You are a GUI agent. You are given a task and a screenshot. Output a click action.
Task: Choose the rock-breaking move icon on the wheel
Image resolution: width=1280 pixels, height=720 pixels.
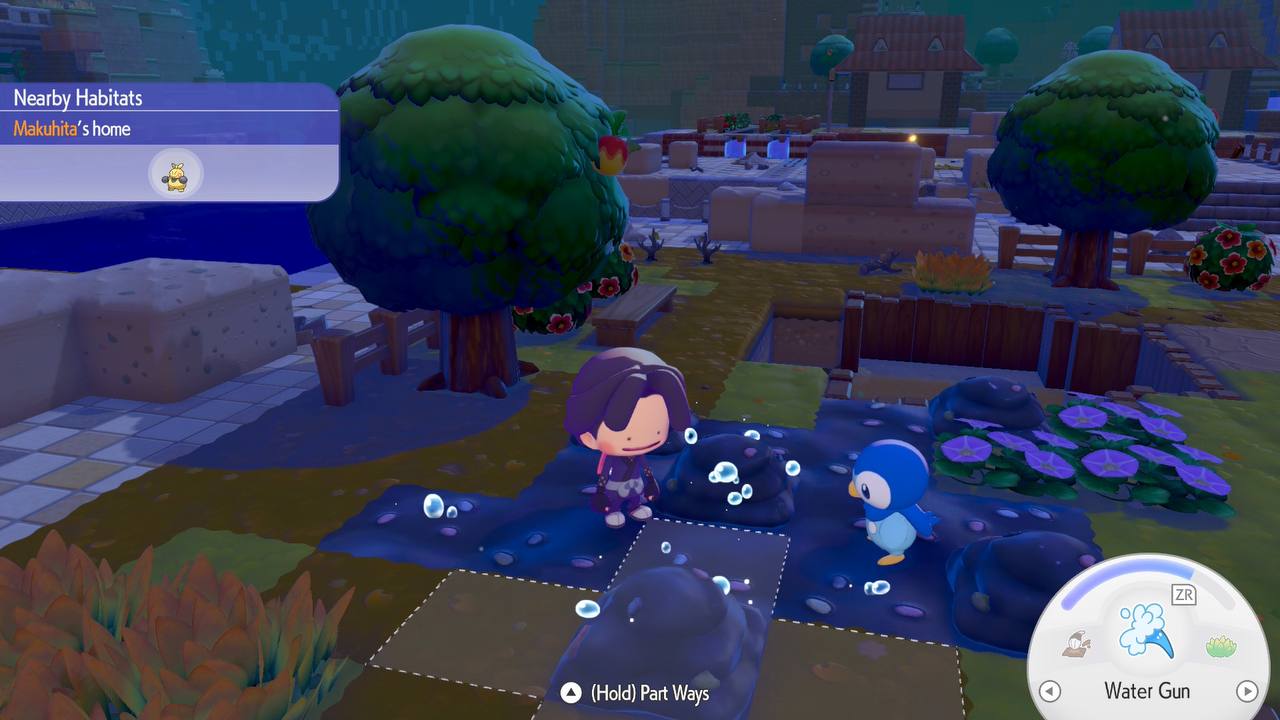pyautogui.click(x=1077, y=645)
